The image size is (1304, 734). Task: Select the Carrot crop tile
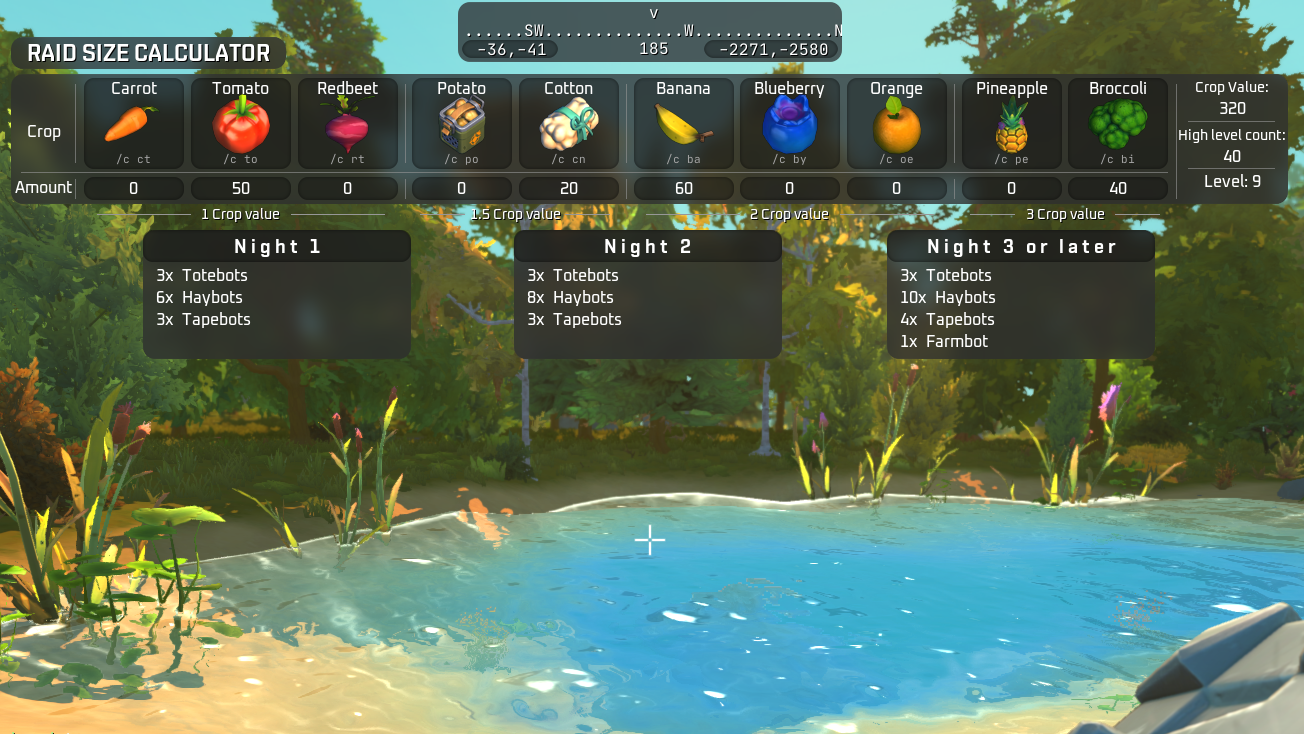134,124
